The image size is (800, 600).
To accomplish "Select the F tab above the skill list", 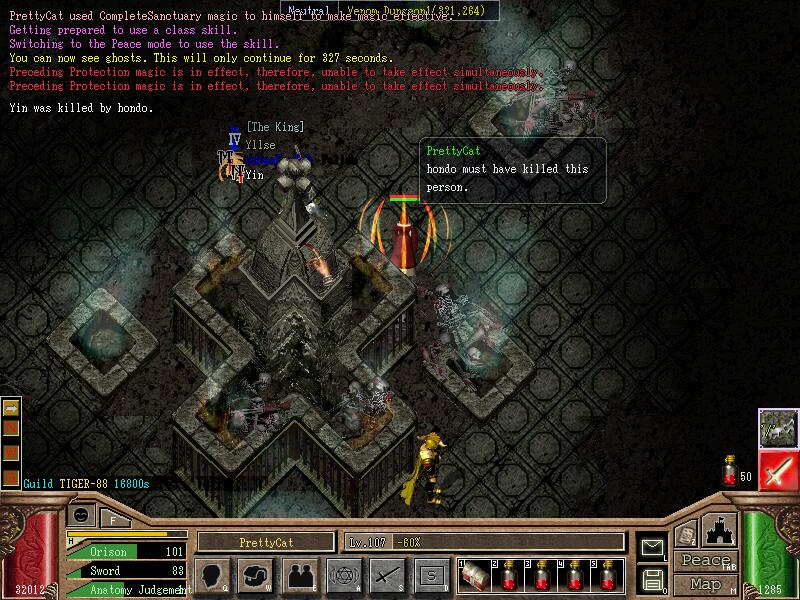I will pyautogui.click(x=113, y=518).
